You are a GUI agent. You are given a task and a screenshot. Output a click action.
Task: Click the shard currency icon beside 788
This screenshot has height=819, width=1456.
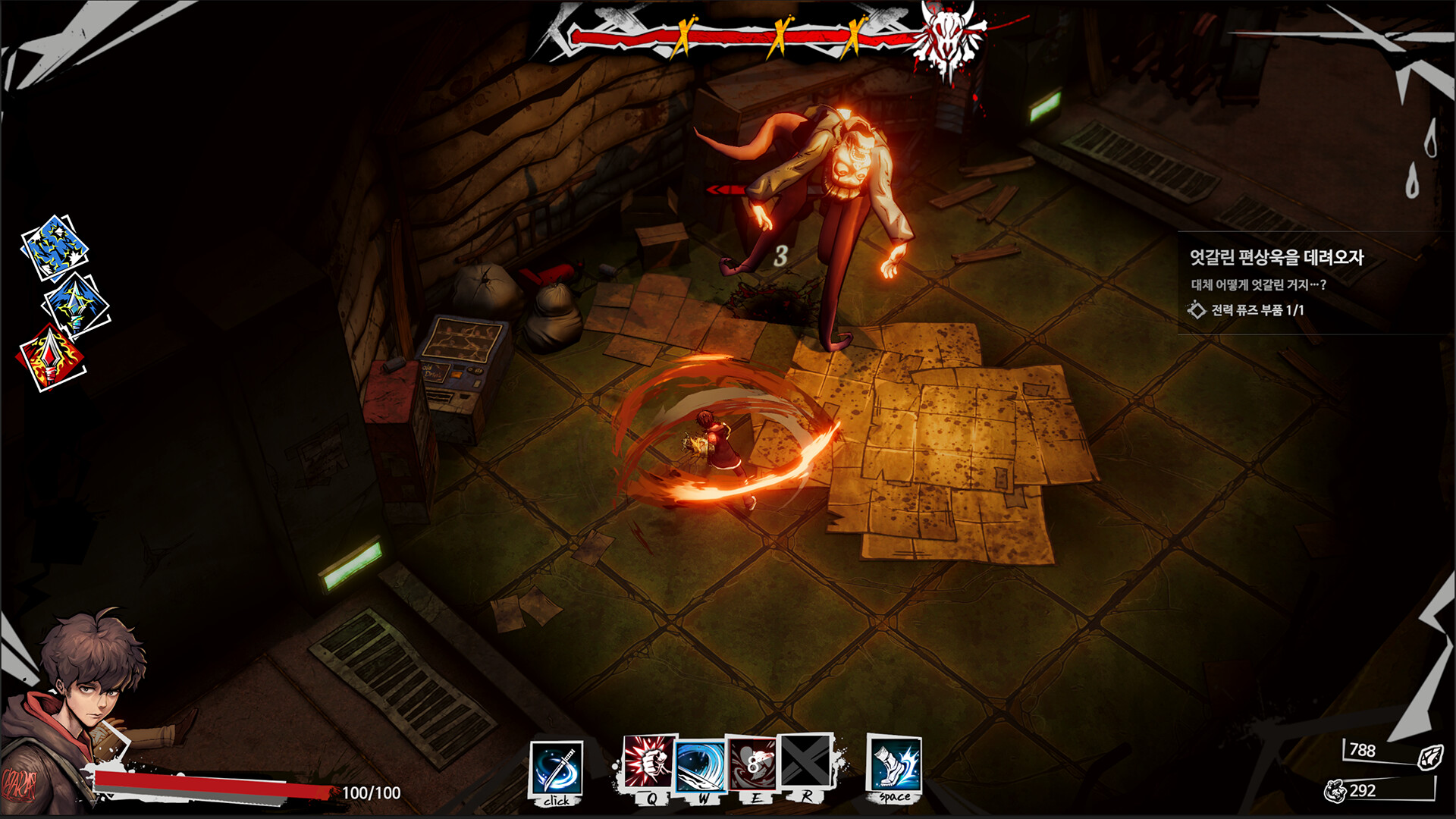1432,758
